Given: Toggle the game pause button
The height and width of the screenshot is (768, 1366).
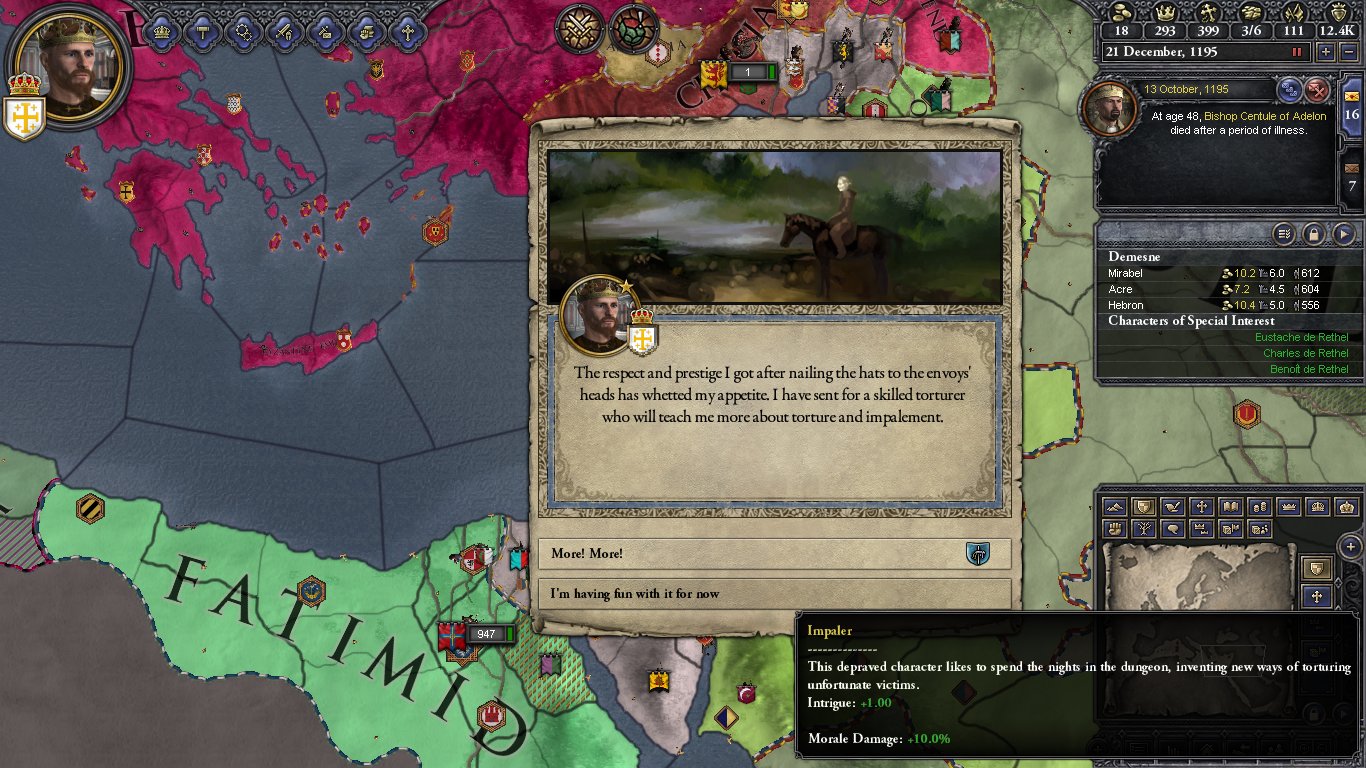Looking at the screenshot, I should 1298,52.
